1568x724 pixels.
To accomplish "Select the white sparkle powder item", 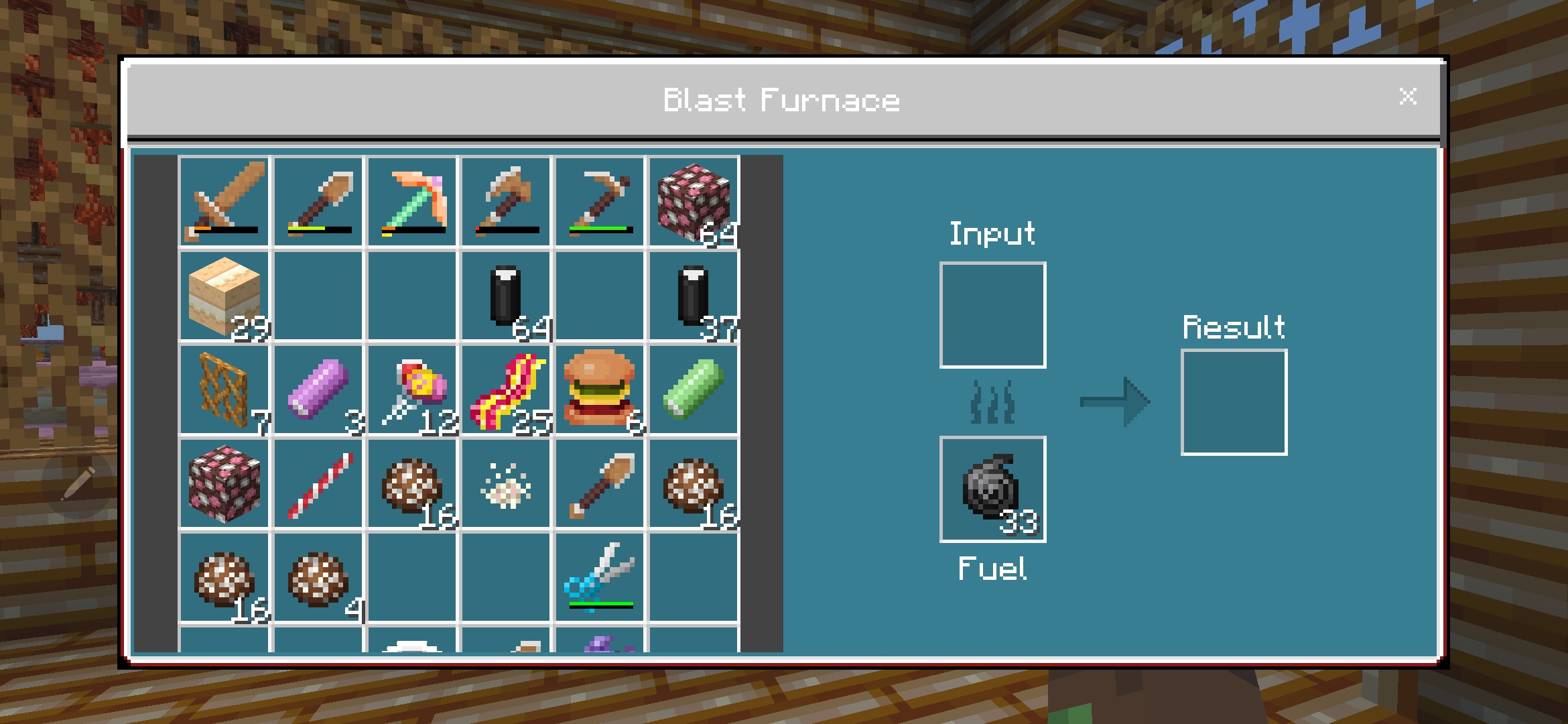I will [x=506, y=484].
